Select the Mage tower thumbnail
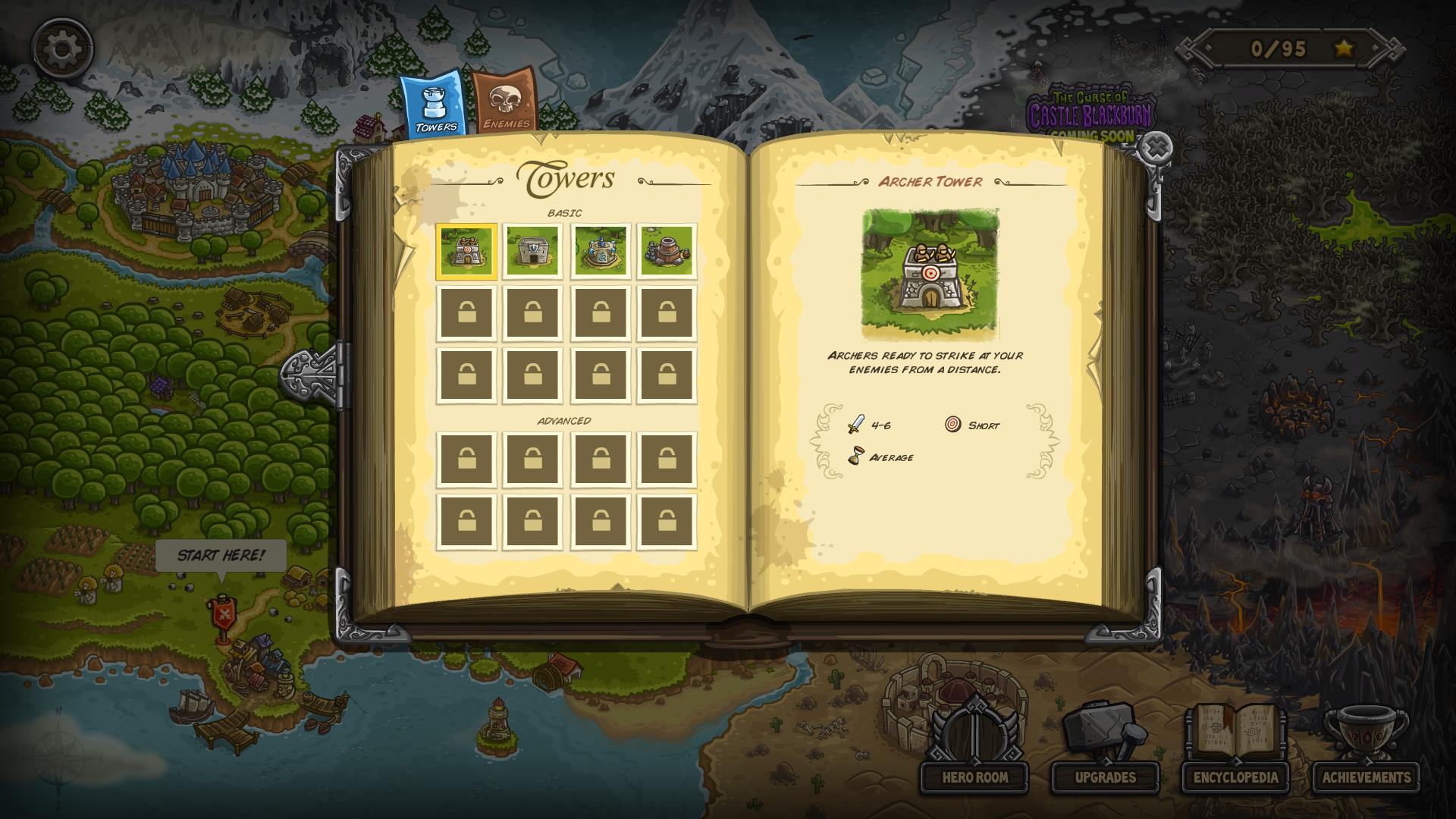 [600, 251]
